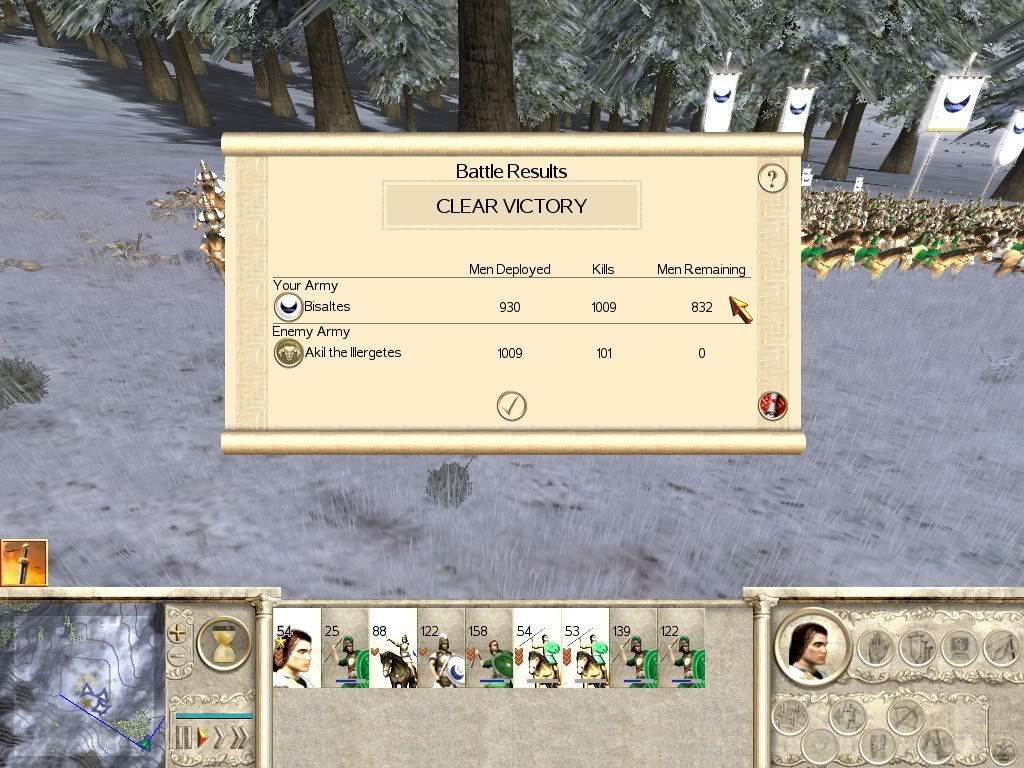The width and height of the screenshot is (1024, 768).
Task: Zoom out the minimap with minus button
Action: point(178,657)
